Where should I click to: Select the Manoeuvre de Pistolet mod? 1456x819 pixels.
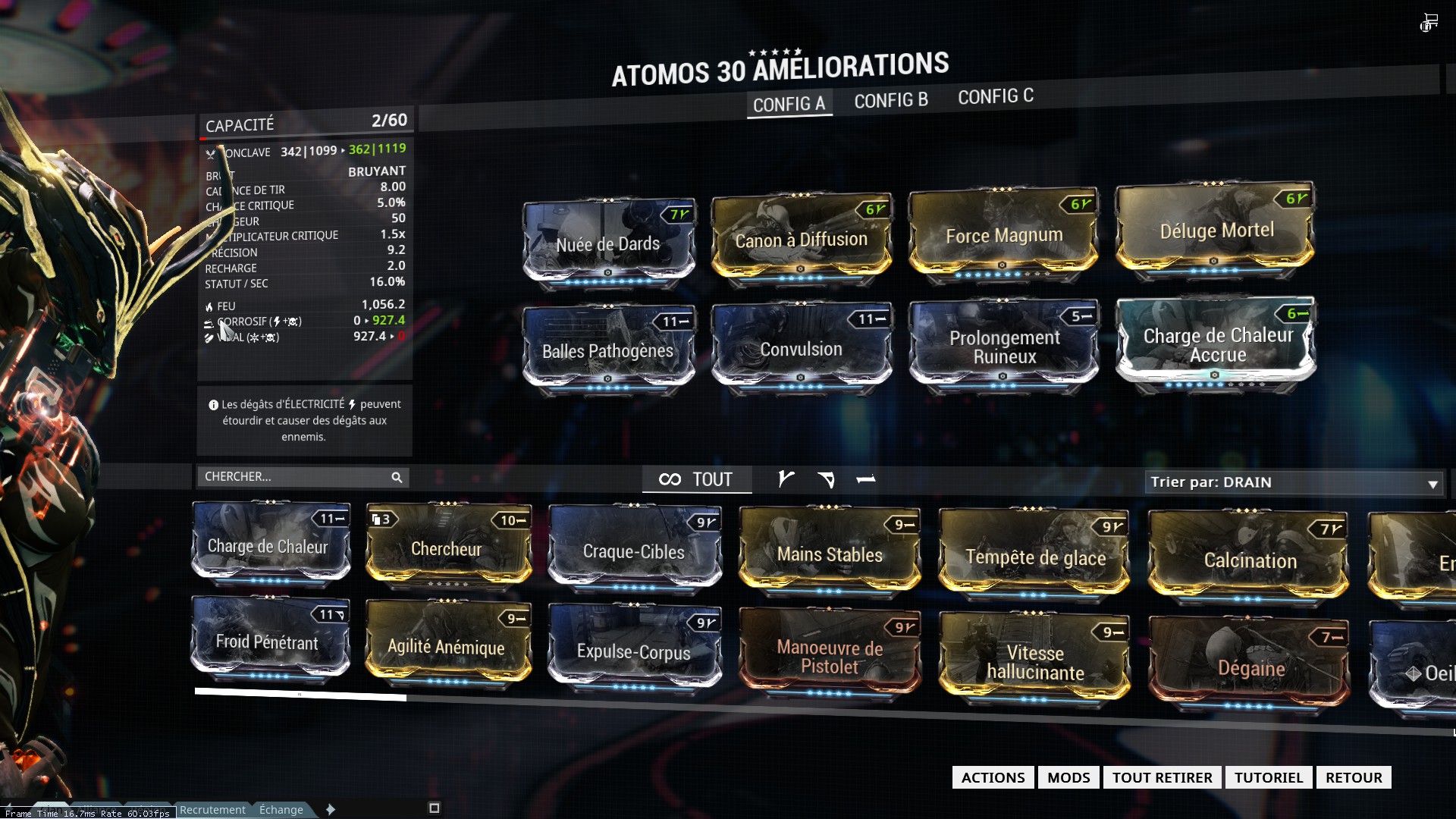(830, 657)
